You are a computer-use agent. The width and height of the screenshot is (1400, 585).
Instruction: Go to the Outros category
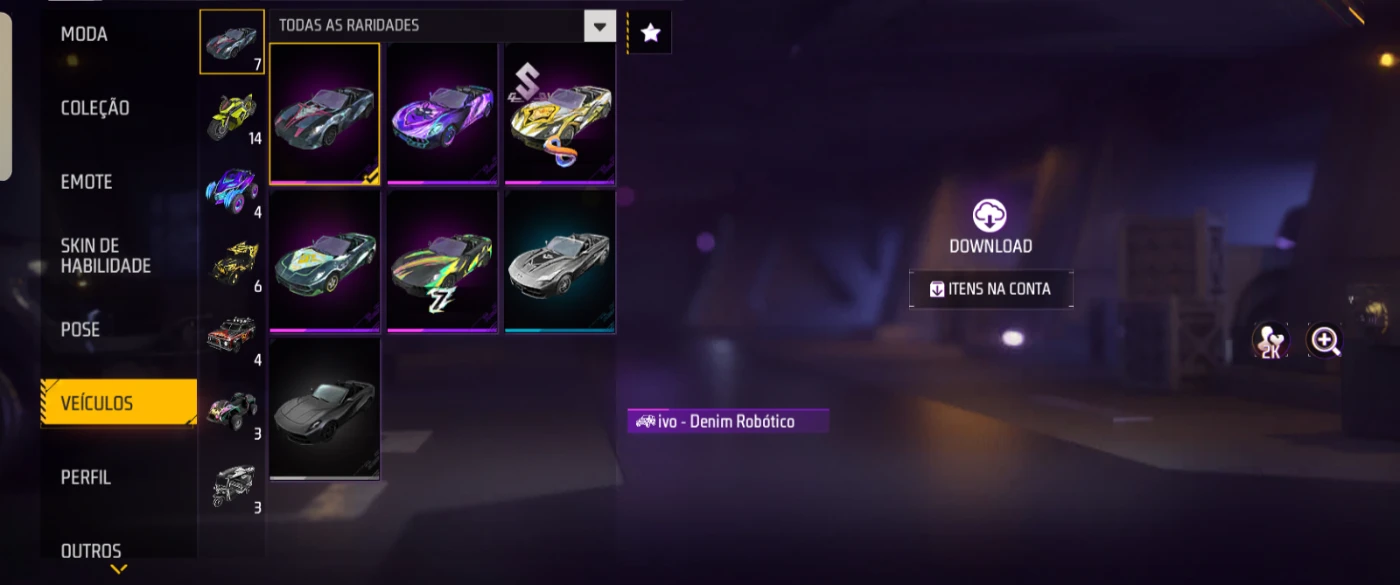[x=91, y=550]
